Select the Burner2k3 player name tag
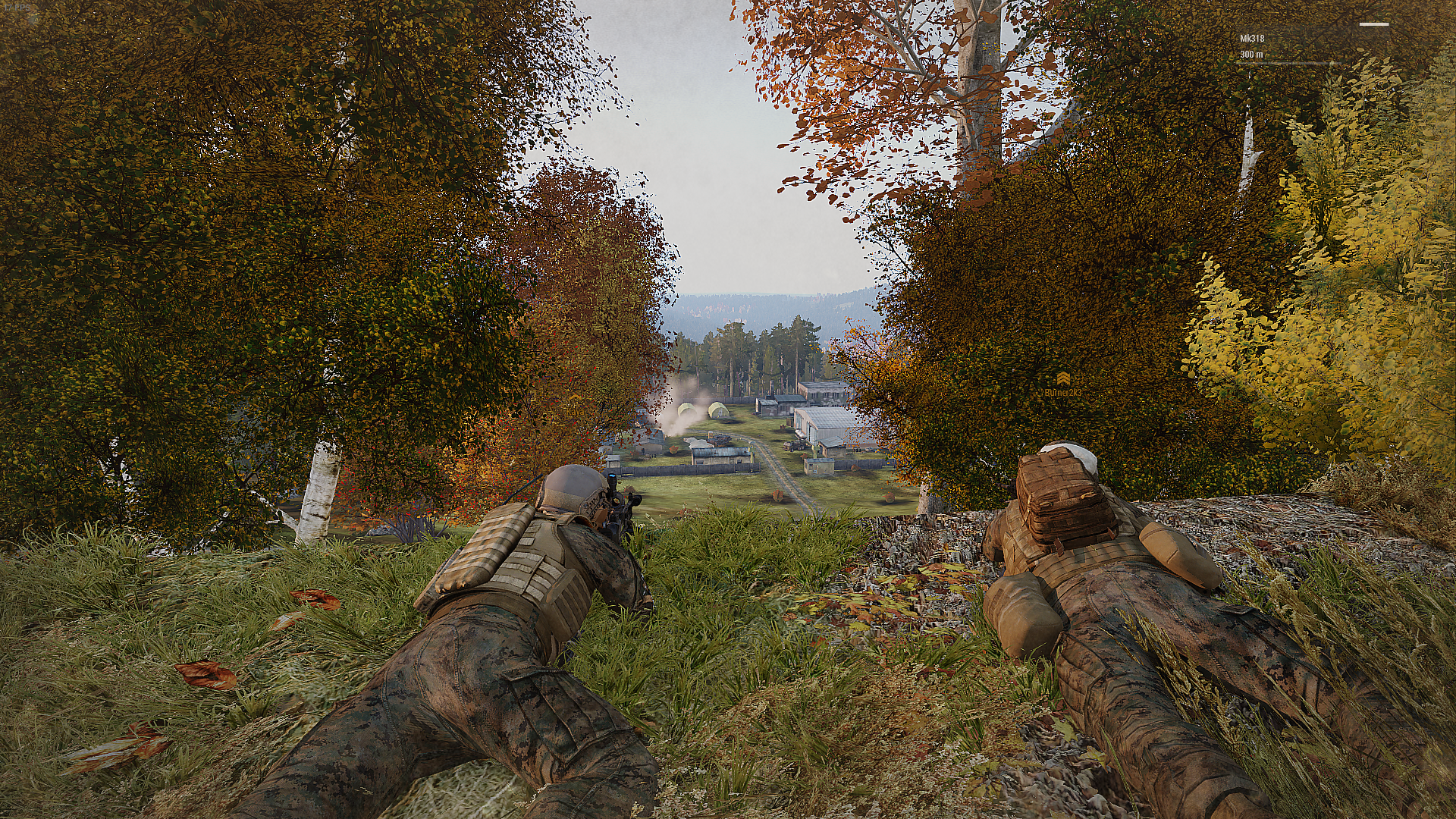The image size is (1456, 819). point(1062,392)
